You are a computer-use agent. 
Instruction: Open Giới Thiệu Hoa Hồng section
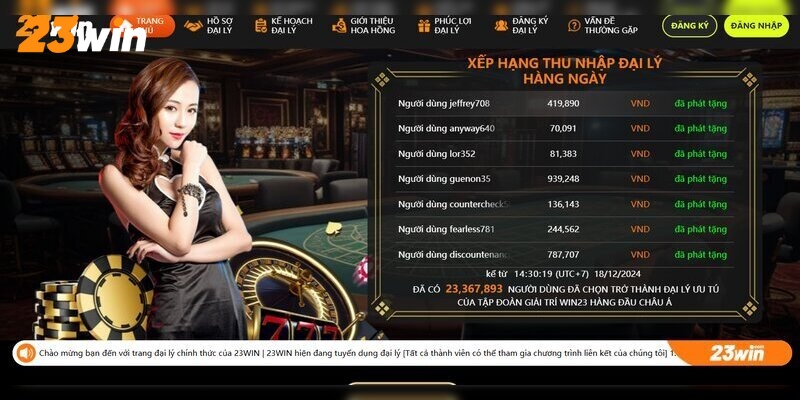[x=367, y=26]
